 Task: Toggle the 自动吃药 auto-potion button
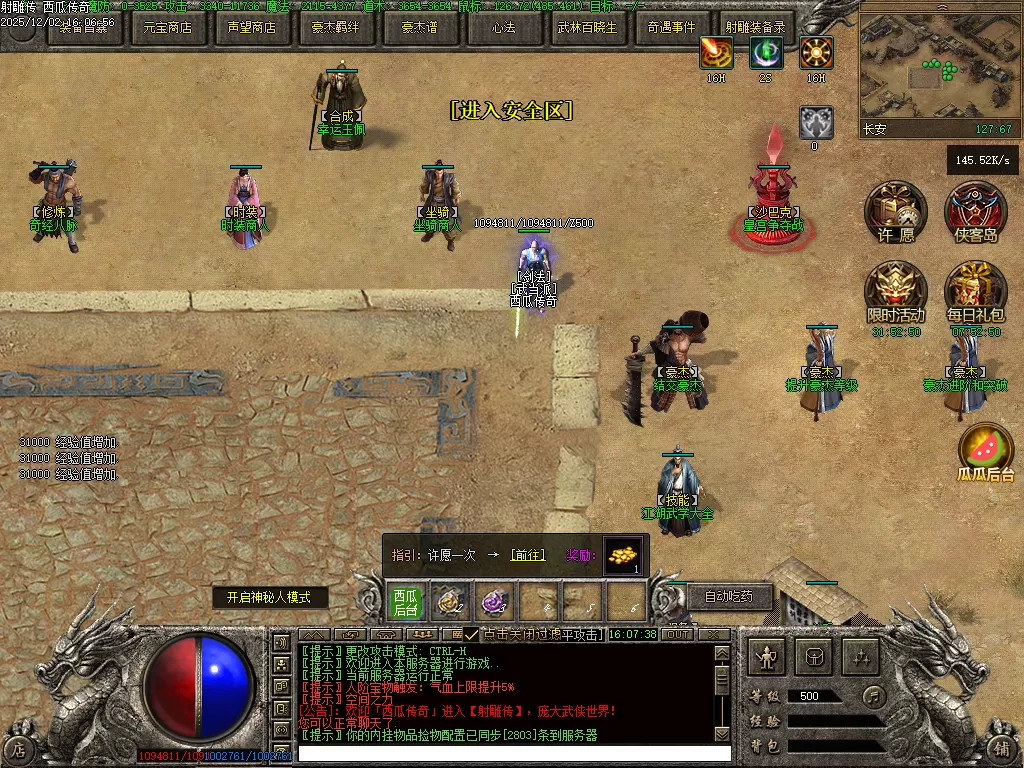pyautogui.click(x=729, y=597)
